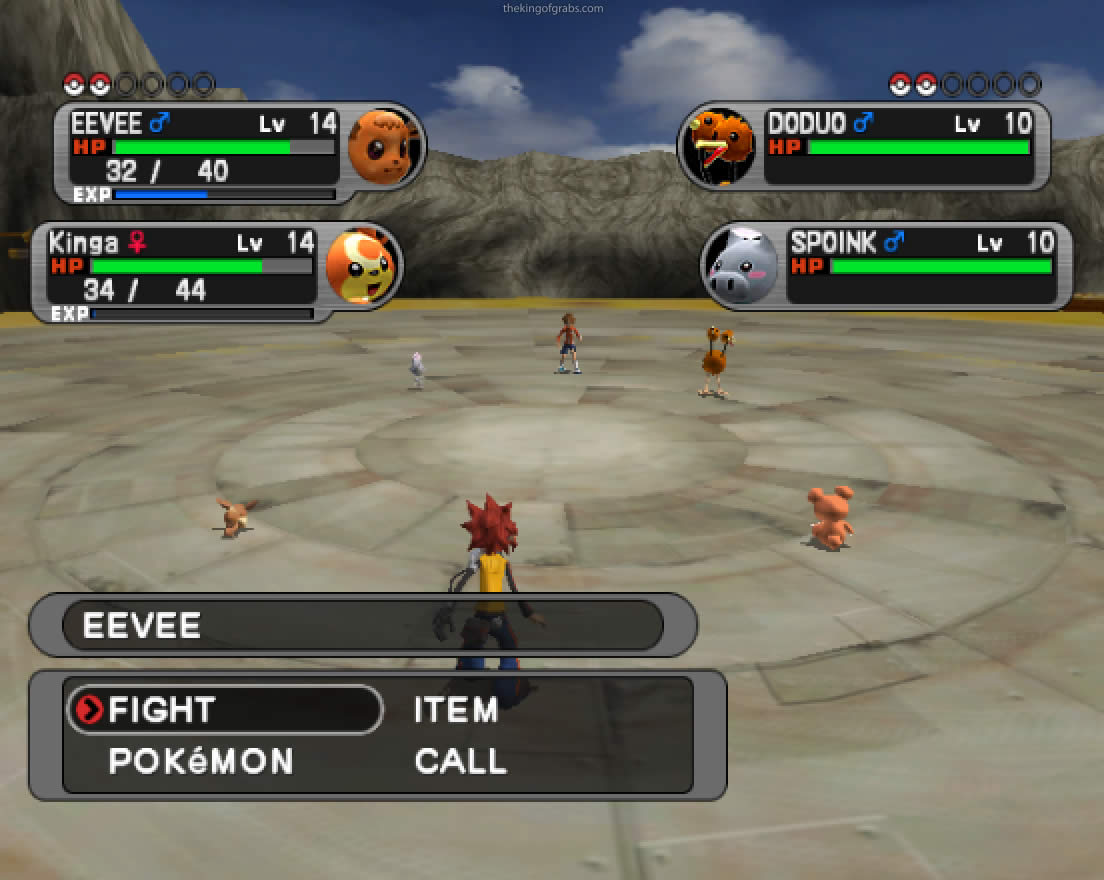Choose the CALL command
This screenshot has width=1104, height=880.
coord(461,761)
